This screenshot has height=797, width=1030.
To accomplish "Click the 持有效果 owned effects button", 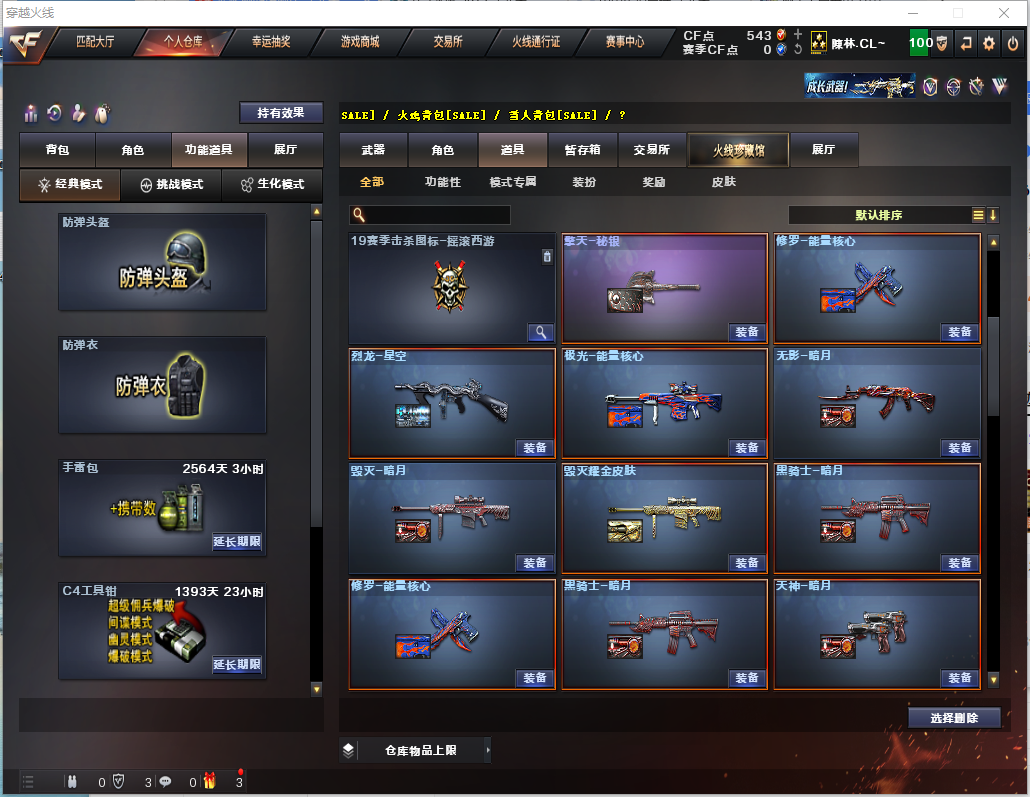I will [281, 113].
